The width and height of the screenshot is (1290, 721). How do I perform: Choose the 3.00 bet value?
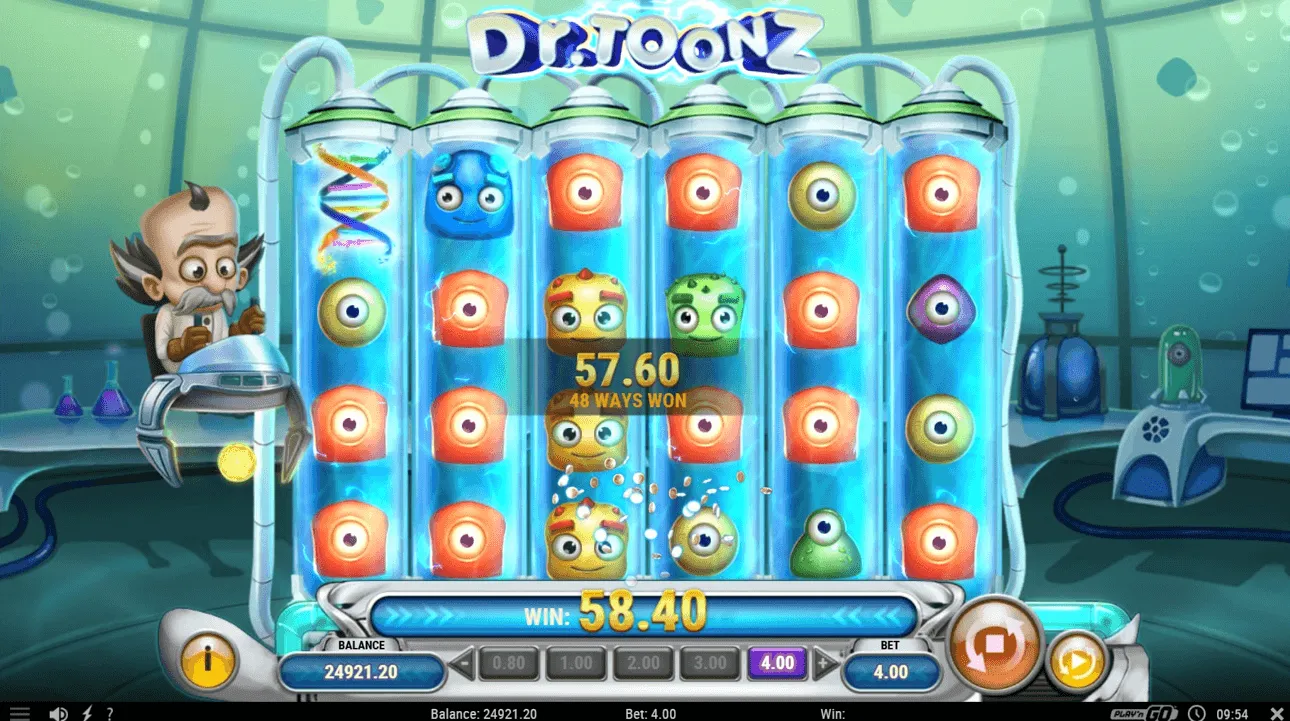710,662
